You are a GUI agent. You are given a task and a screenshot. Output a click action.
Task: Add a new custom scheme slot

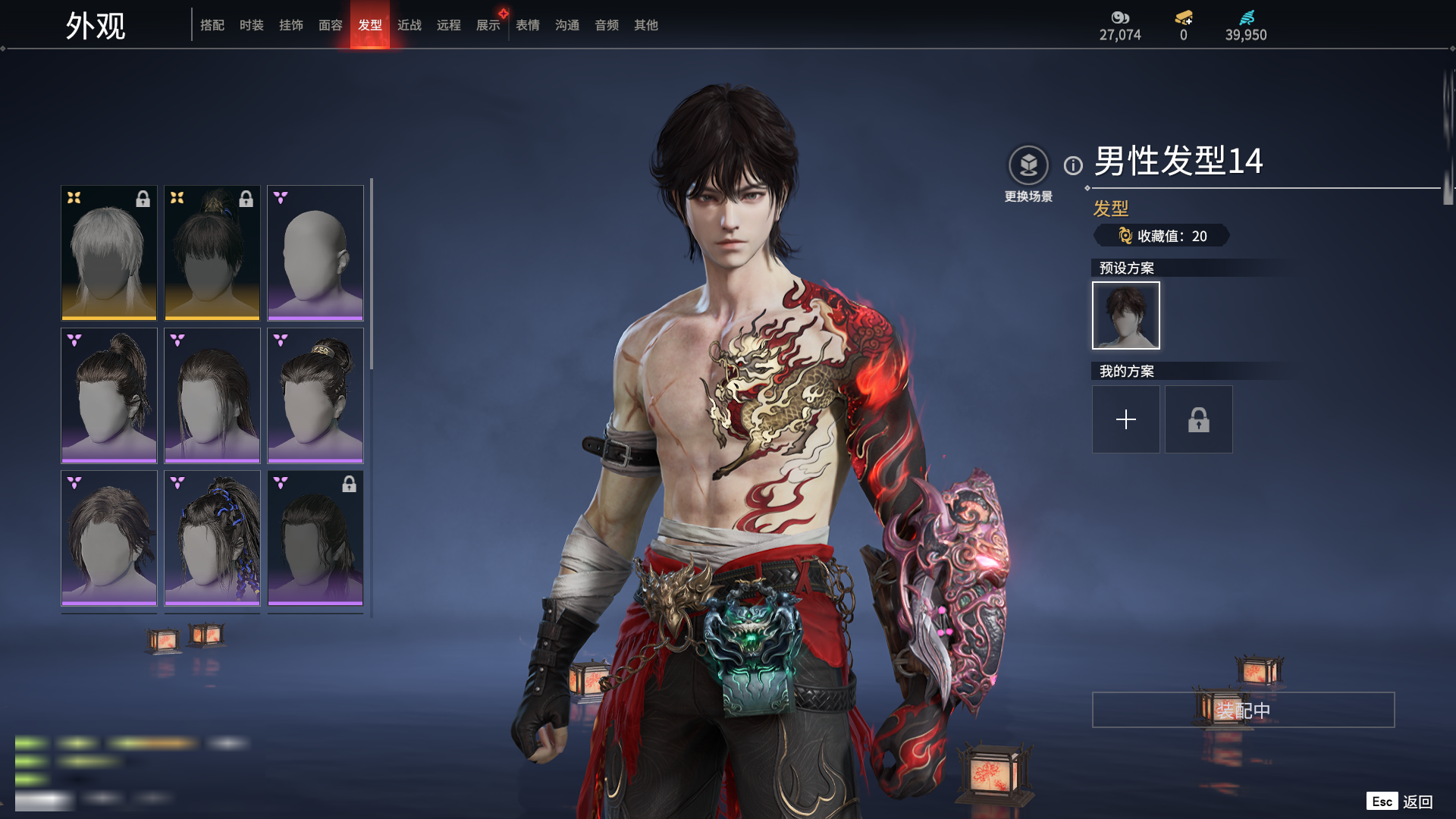click(1125, 419)
